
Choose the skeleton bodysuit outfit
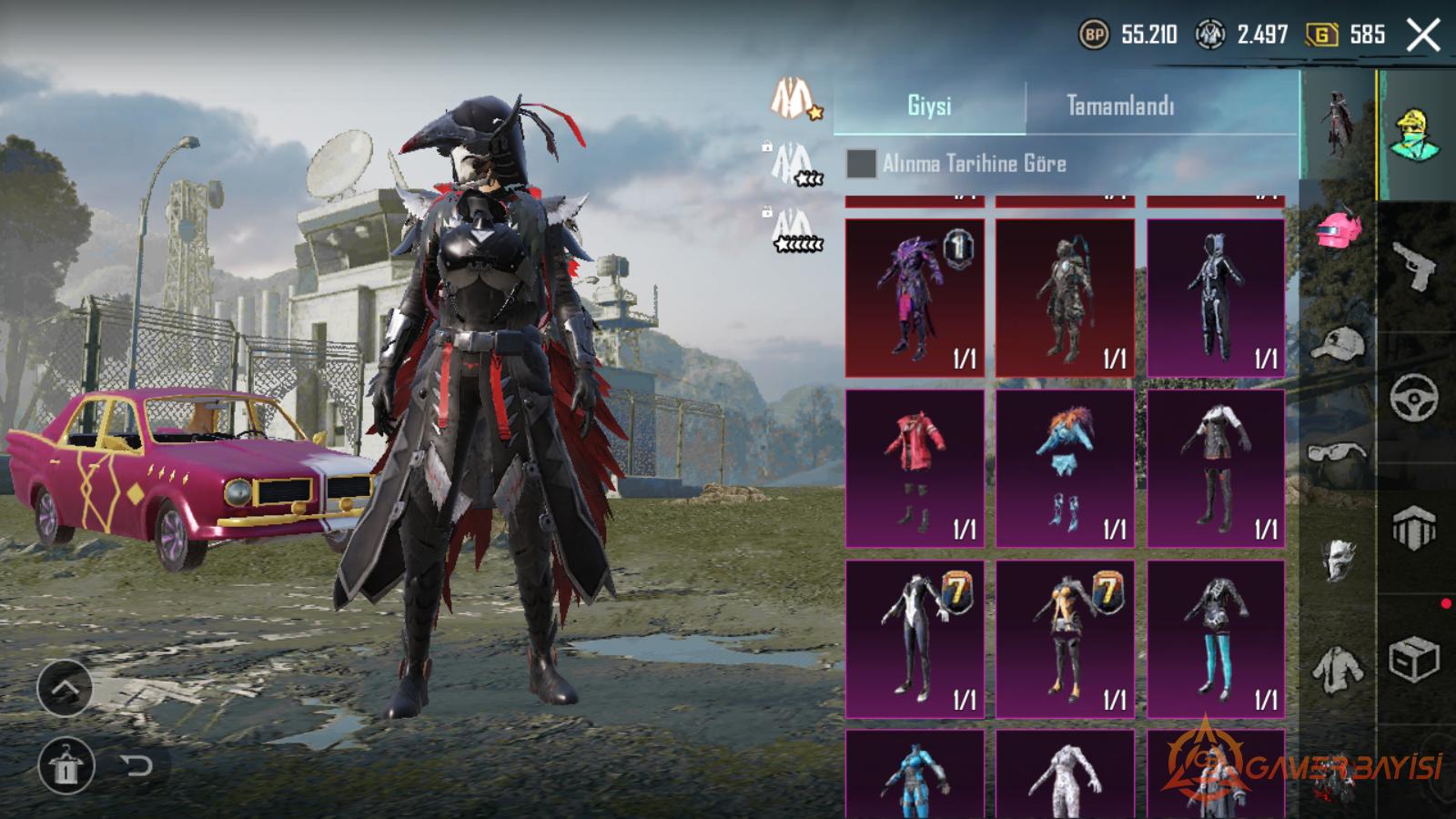click(x=1216, y=298)
